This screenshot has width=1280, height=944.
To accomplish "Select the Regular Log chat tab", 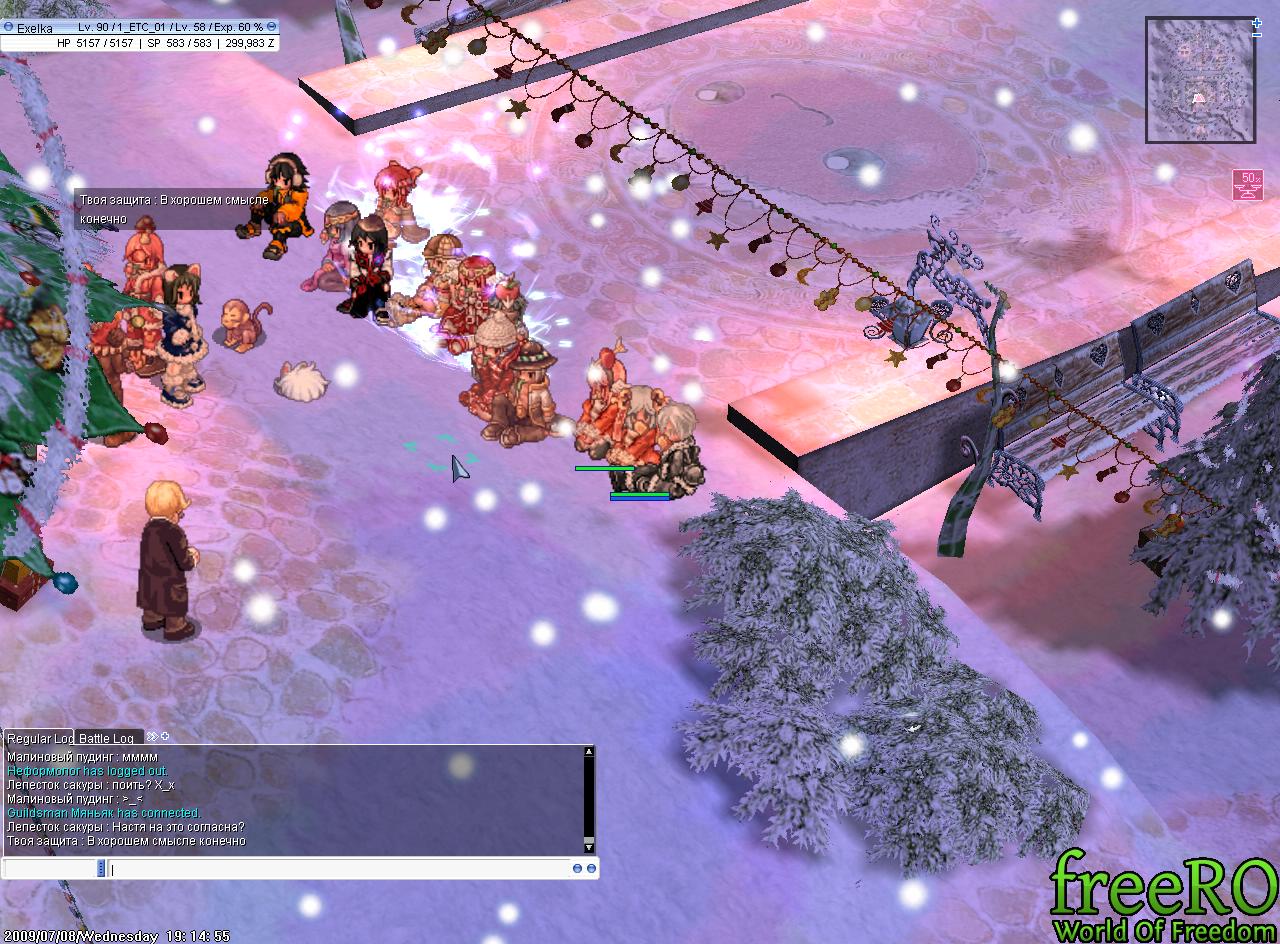I will click(38, 738).
